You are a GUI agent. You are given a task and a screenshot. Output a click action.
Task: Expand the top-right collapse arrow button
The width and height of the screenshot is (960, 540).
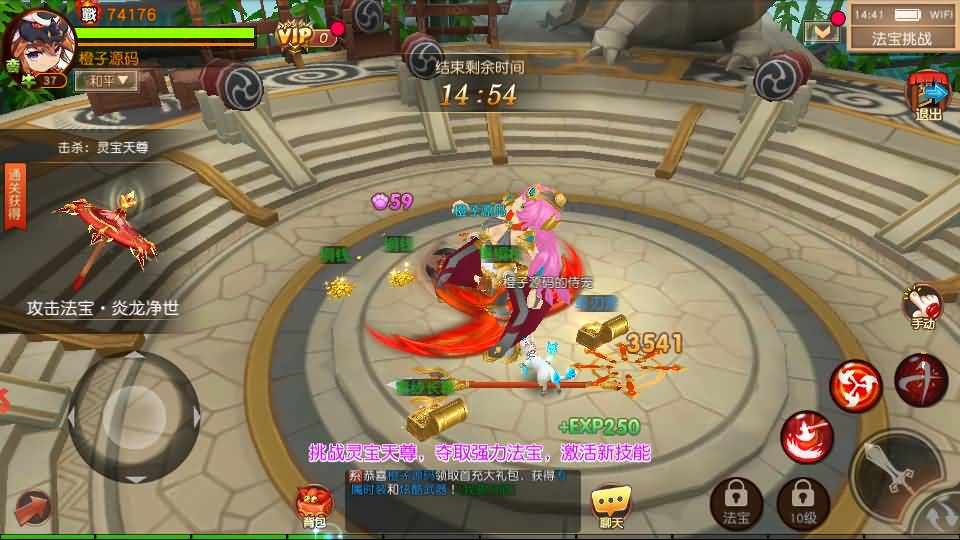823,31
